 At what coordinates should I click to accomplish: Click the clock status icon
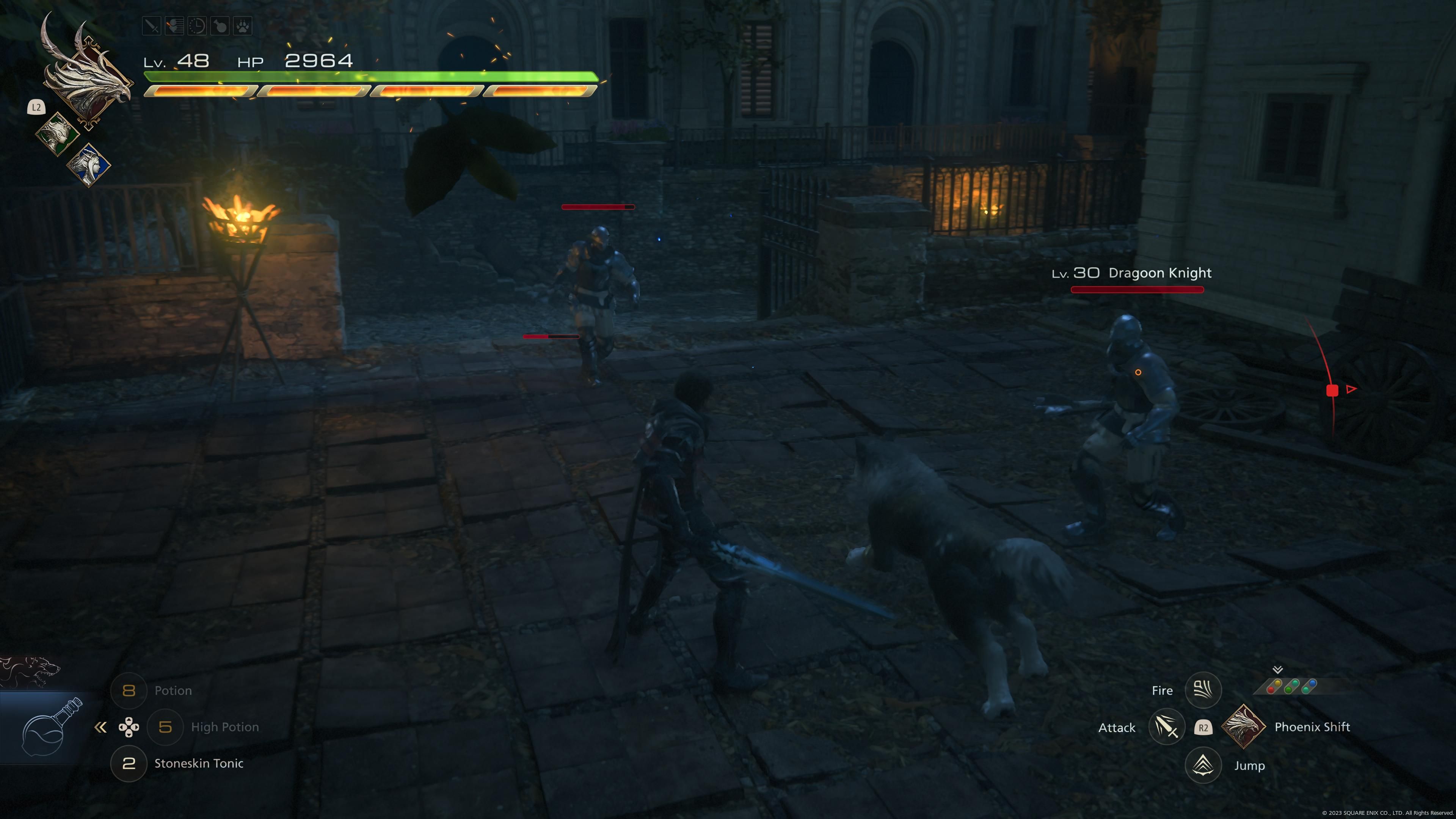197,26
